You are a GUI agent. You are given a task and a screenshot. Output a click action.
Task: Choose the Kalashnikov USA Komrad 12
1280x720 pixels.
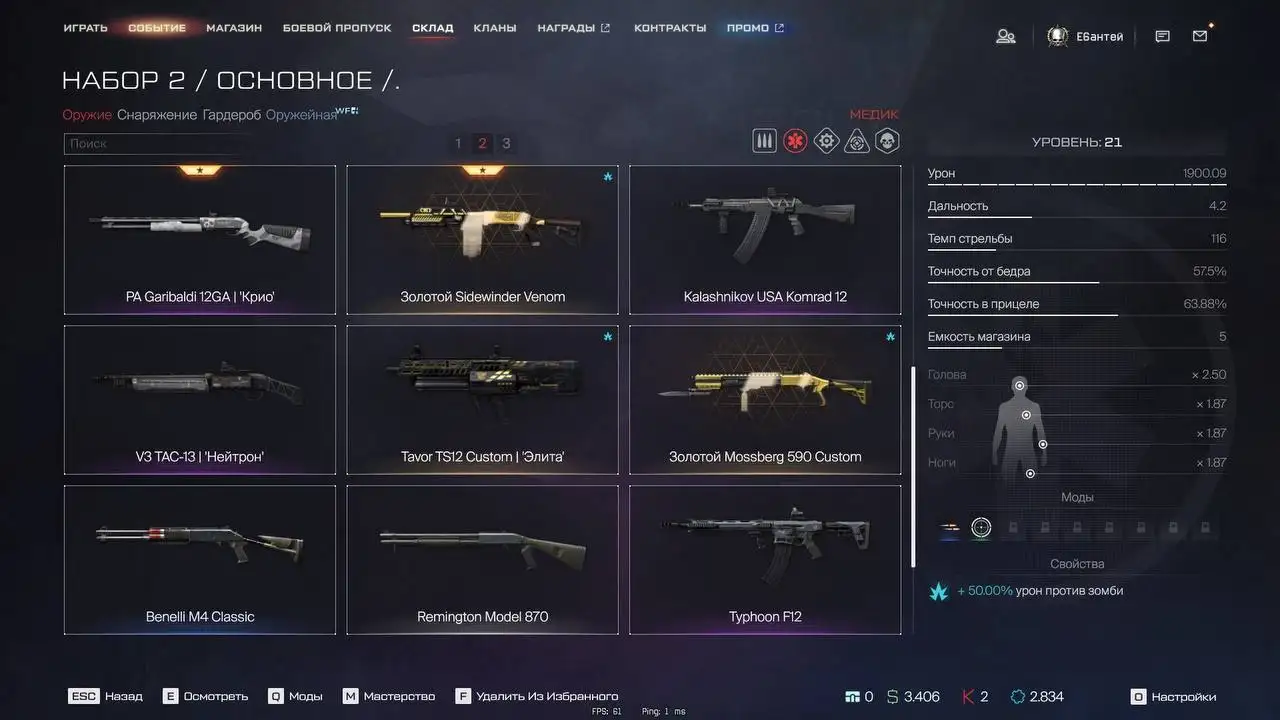765,240
